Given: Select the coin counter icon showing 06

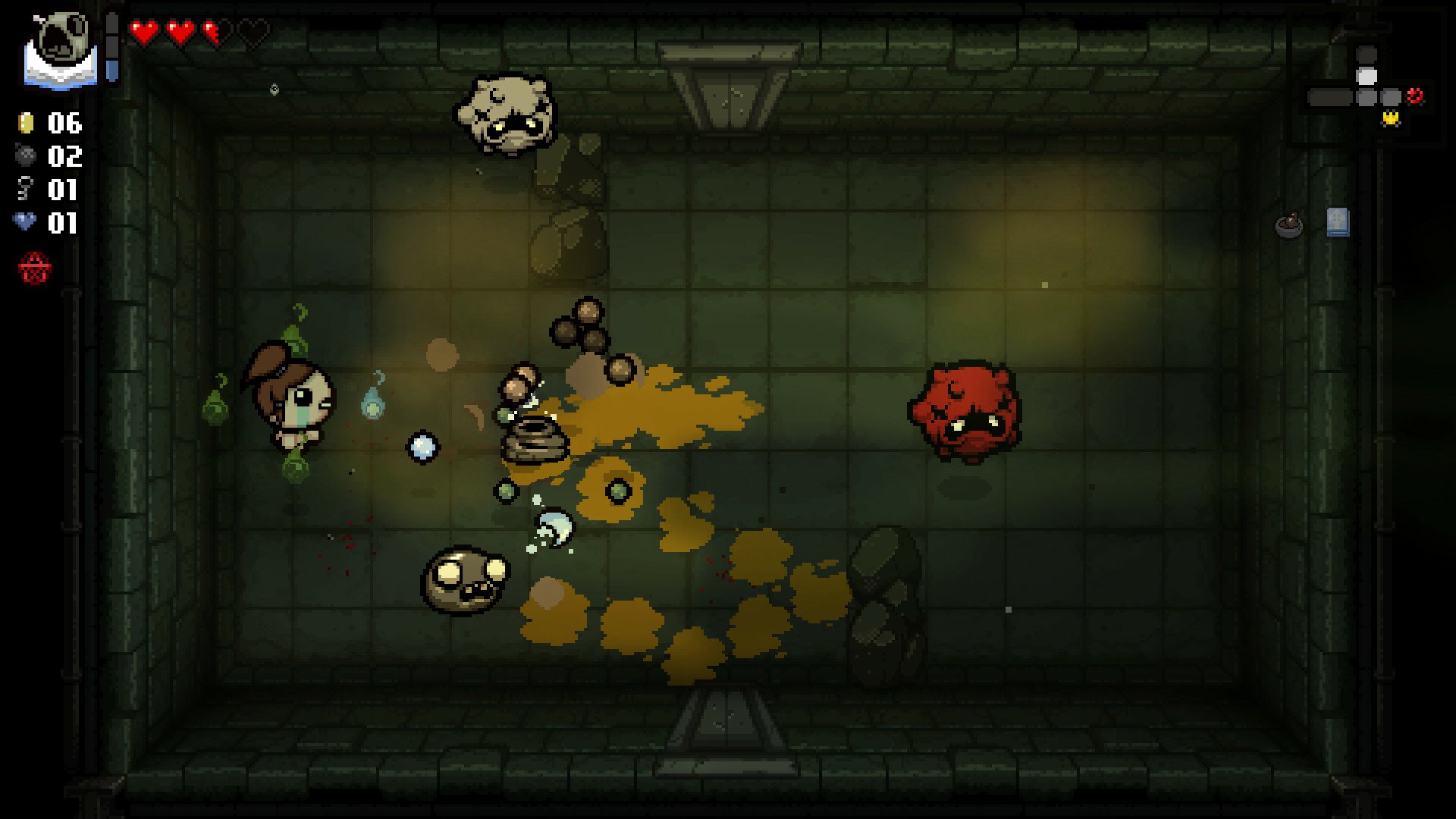Looking at the screenshot, I should point(25,124).
